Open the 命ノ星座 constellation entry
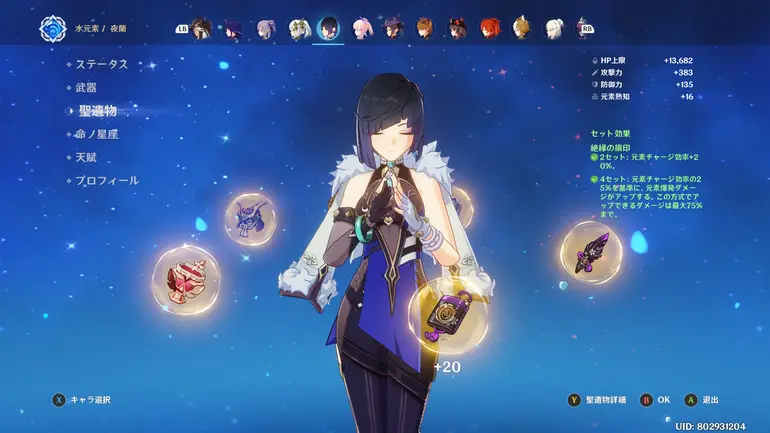 pos(97,134)
